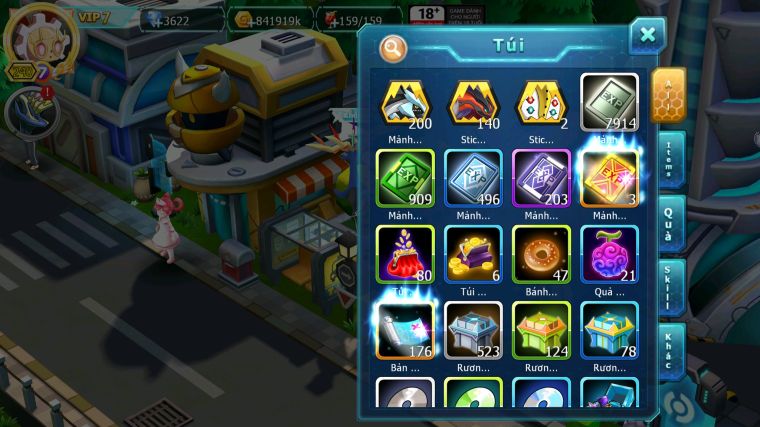The width and height of the screenshot is (760, 427).
Task: Close the Túi inventory window
Action: pyautogui.click(x=647, y=36)
